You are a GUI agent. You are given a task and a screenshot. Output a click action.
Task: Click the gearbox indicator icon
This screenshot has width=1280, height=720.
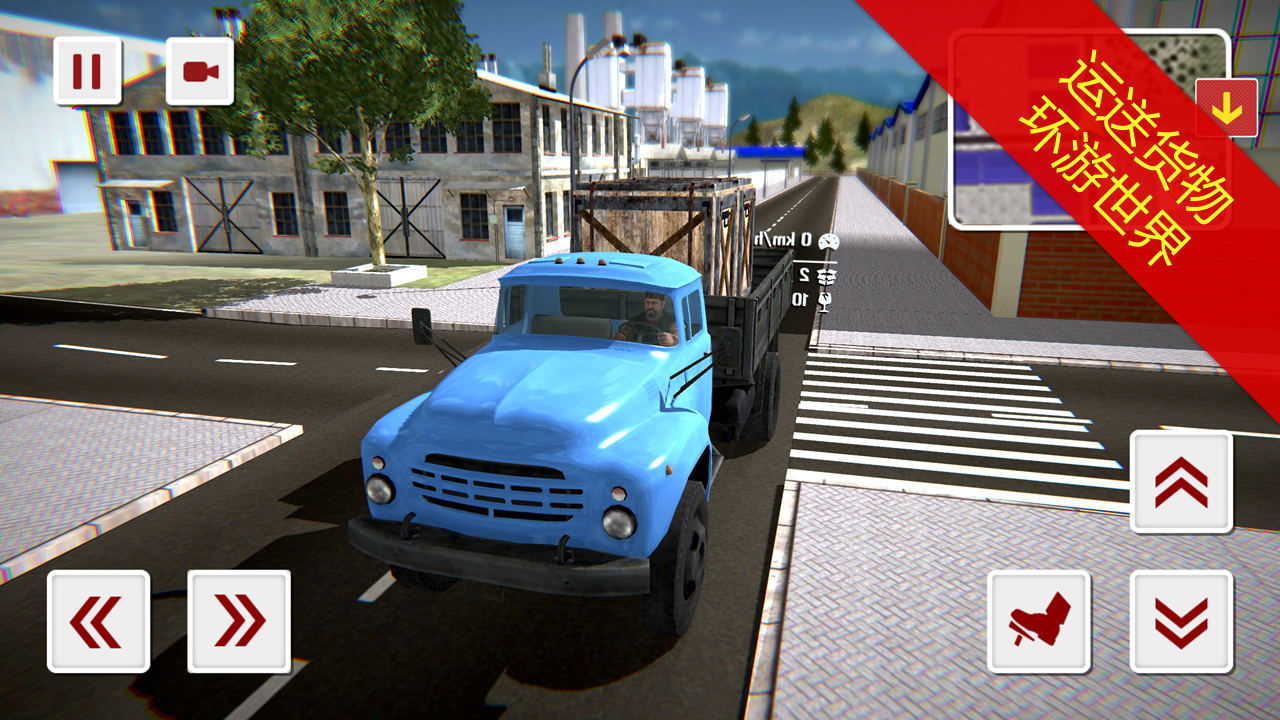(826, 277)
